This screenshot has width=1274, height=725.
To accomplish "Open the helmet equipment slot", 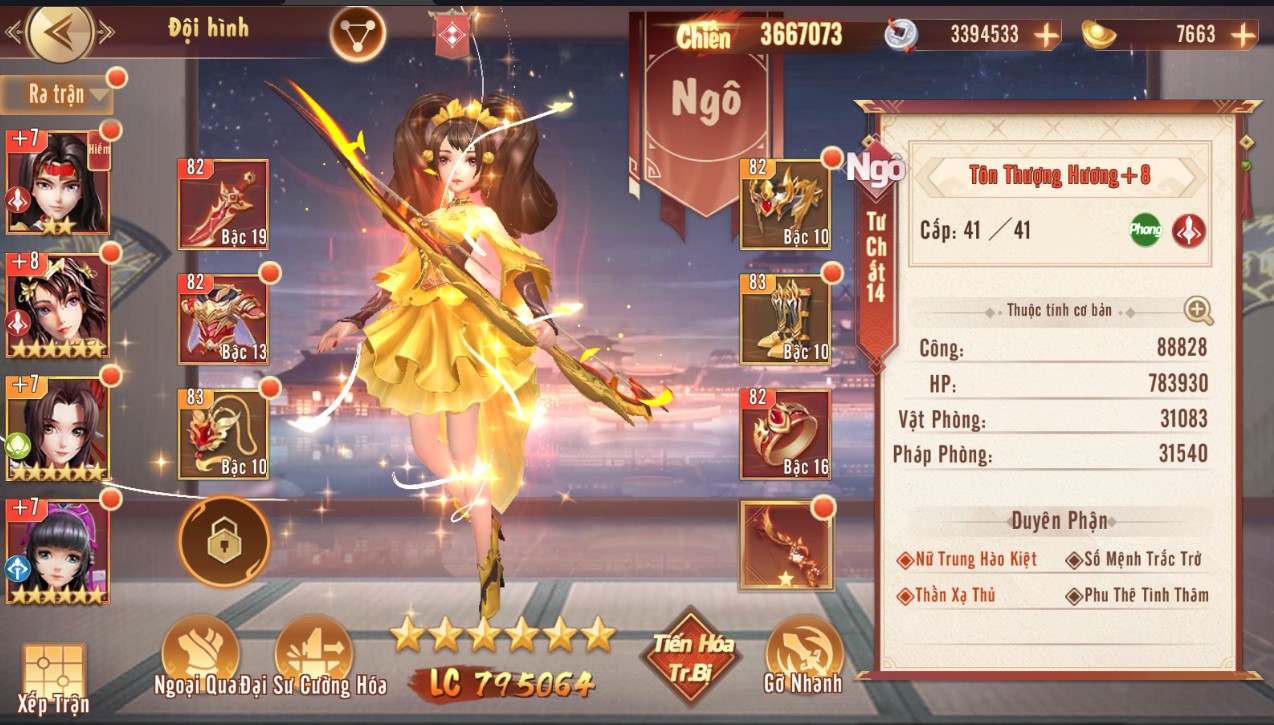I will pos(785,204).
